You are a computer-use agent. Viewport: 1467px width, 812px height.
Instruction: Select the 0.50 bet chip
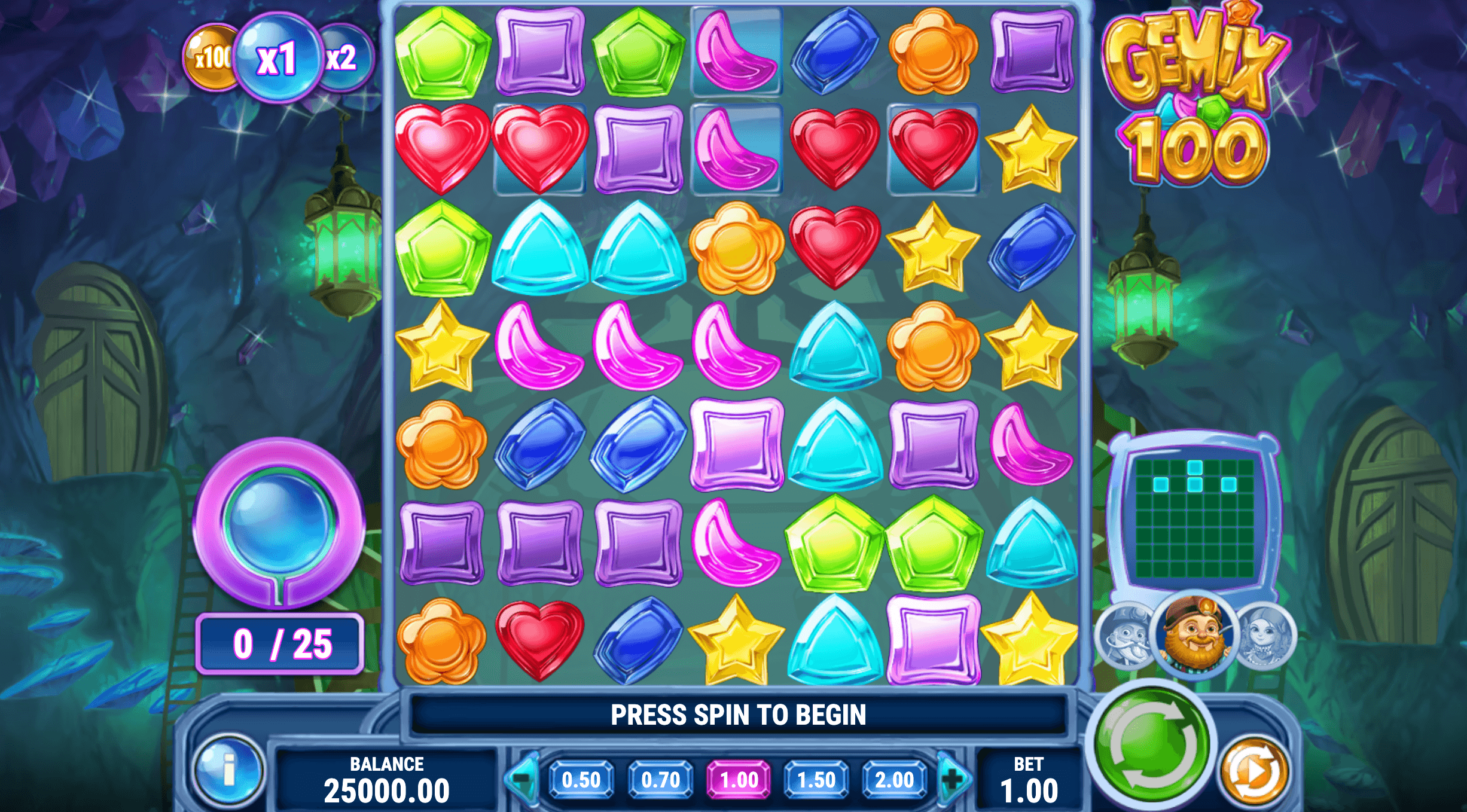(x=583, y=778)
